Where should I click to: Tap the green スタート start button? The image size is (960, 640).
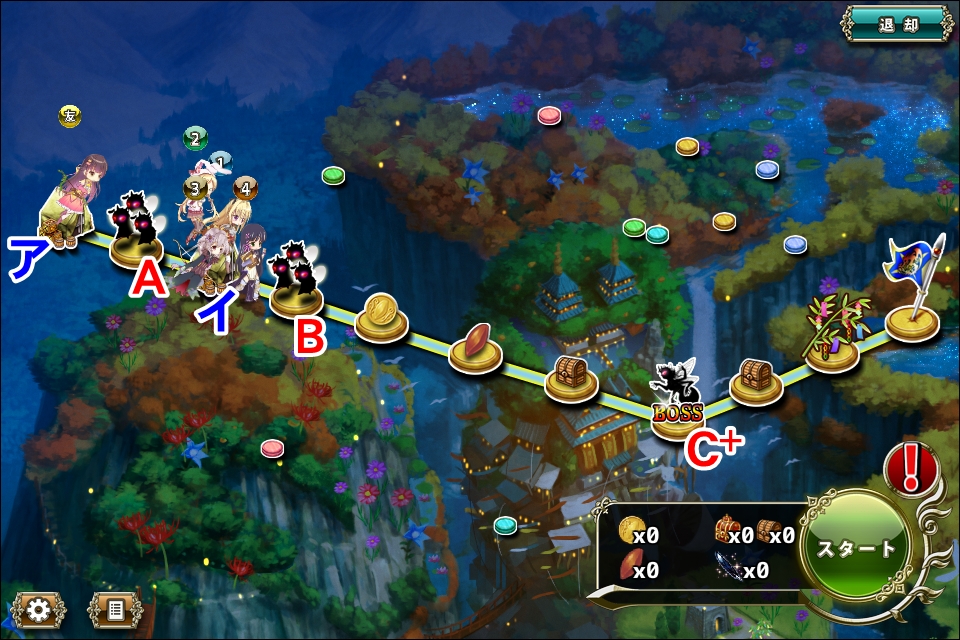click(856, 549)
